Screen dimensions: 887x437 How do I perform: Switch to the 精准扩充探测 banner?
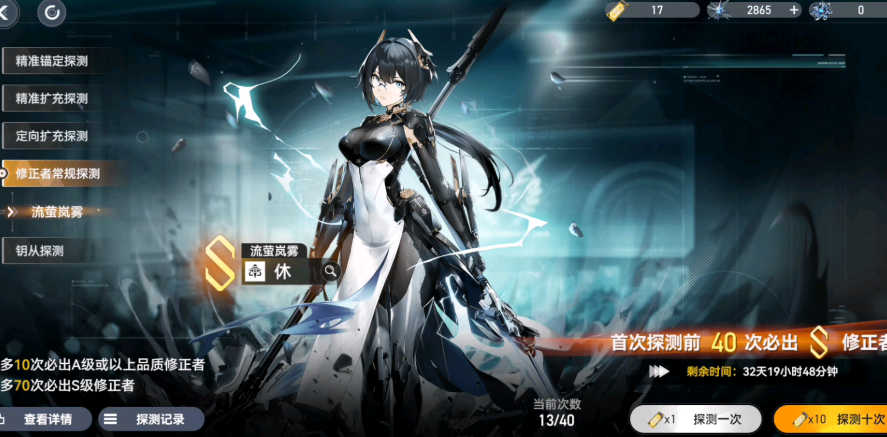62,98
